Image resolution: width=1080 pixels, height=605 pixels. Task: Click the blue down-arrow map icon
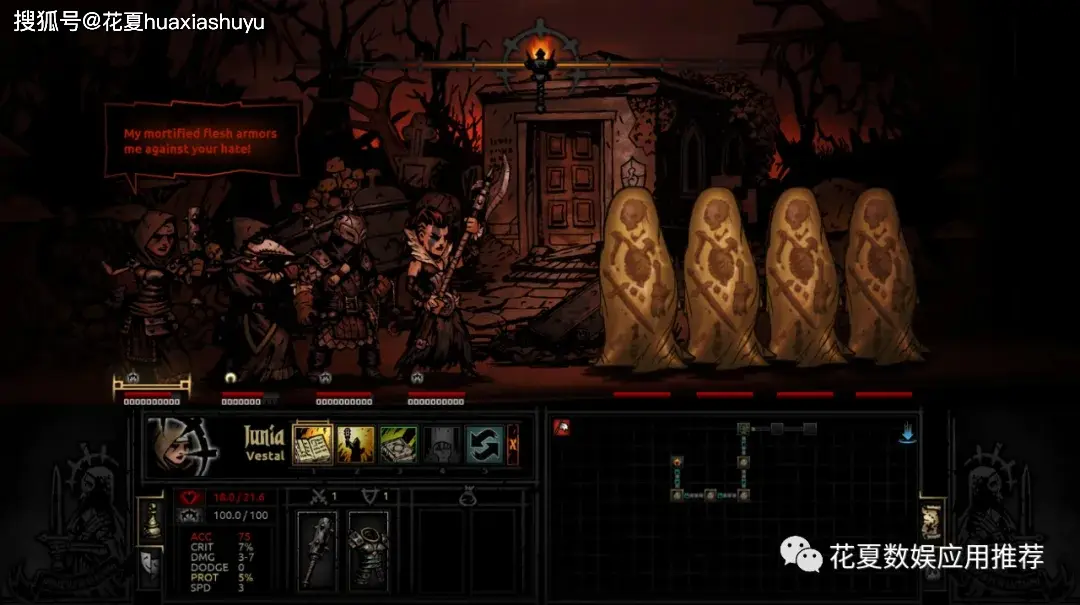[x=907, y=434]
